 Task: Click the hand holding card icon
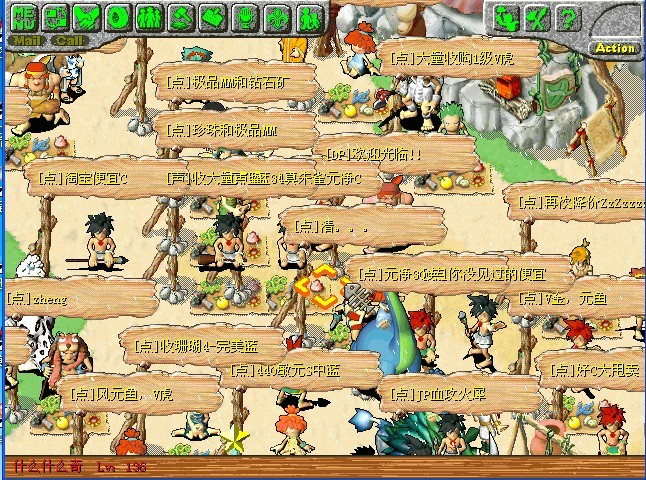(213, 17)
